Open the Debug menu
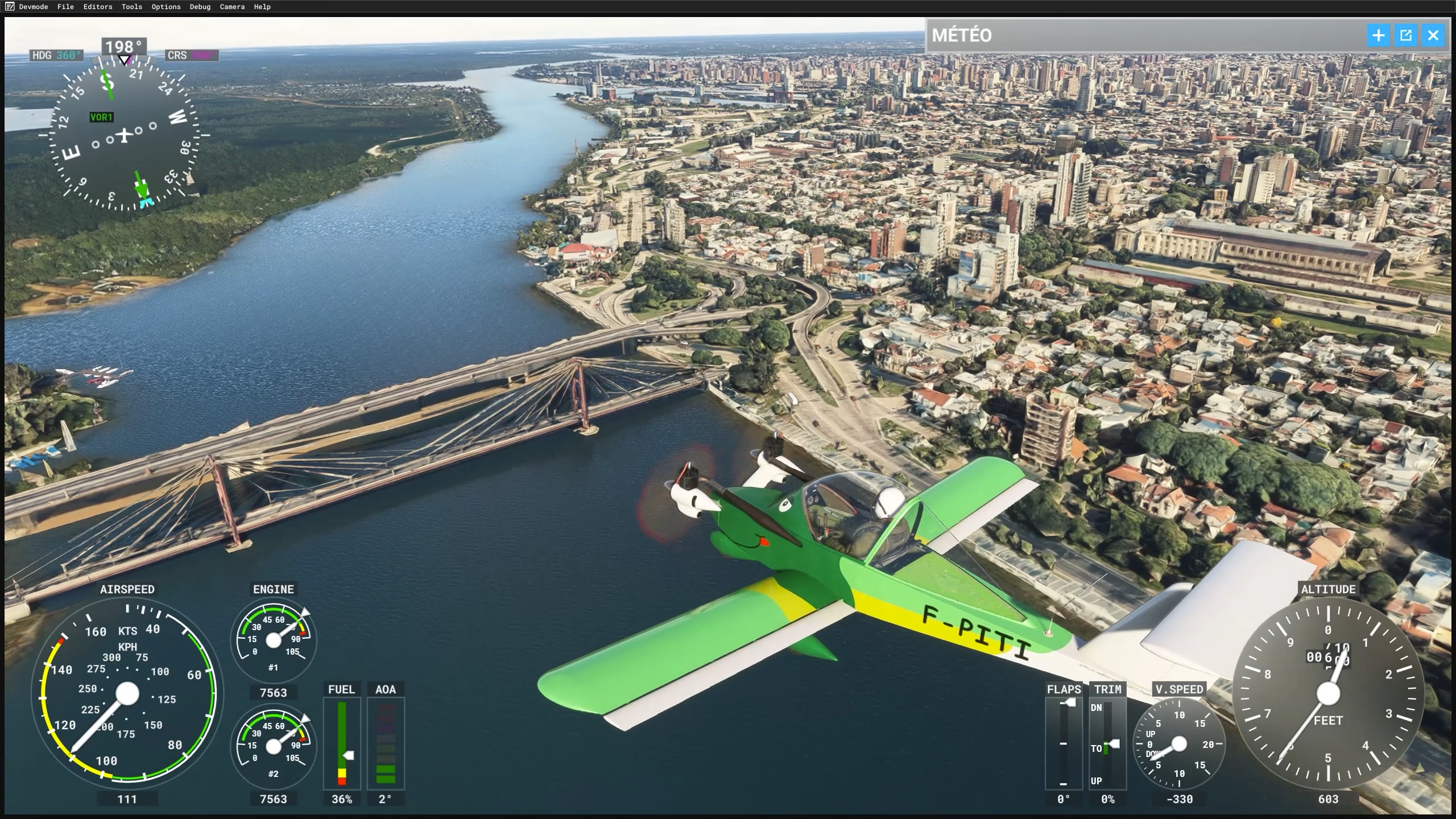 click(x=200, y=7)
